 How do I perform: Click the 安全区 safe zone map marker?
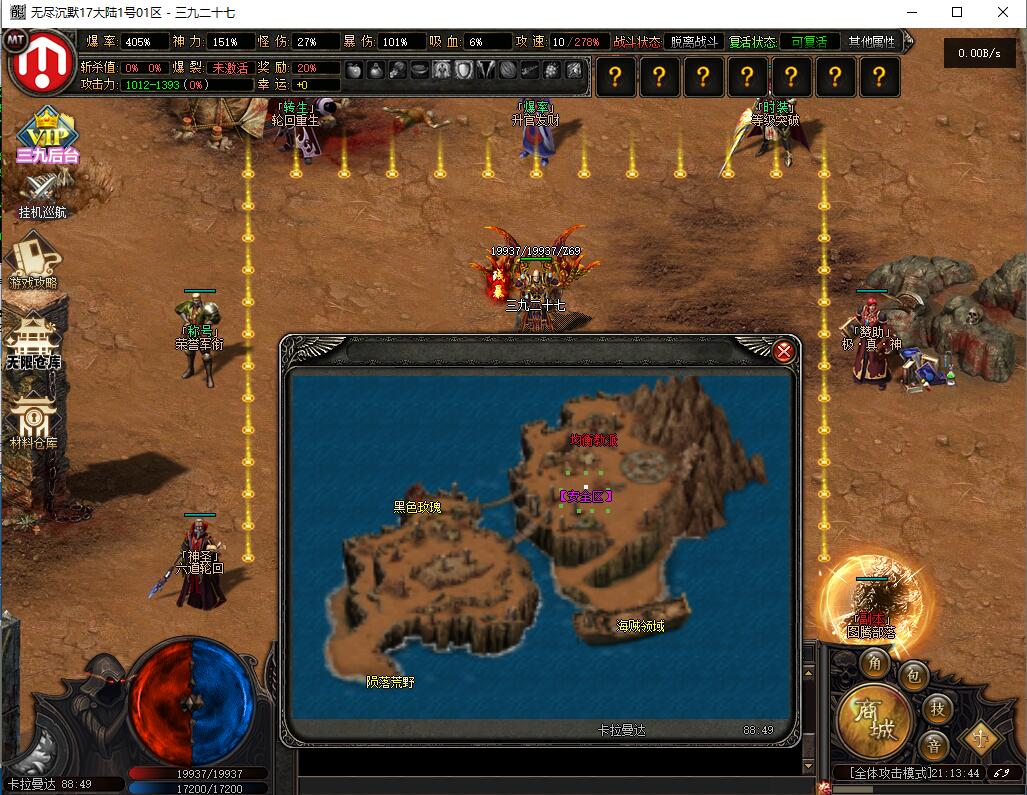tap(586, 496)
